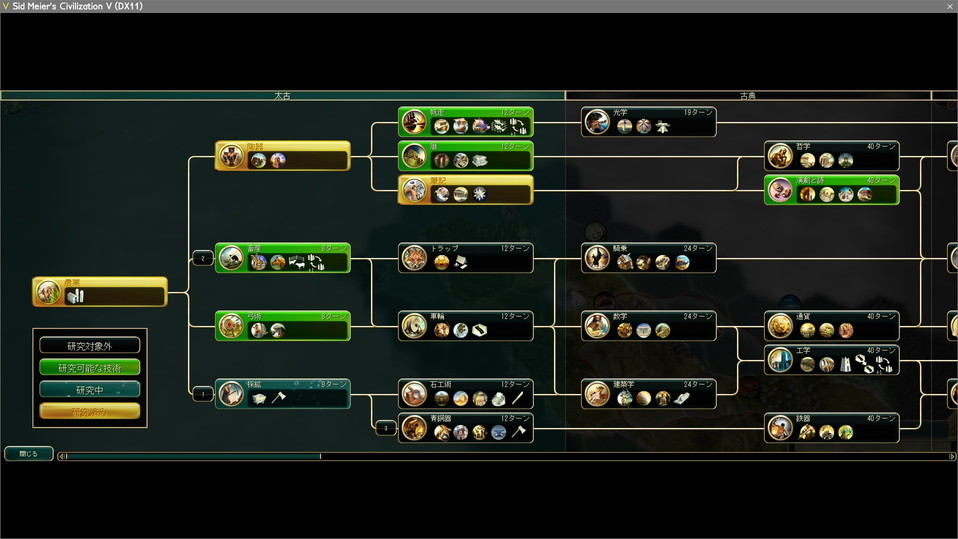958x539 pixels.
Task: Click the 採鉱 (Mining) tech box
Action: tap(283, 394)
